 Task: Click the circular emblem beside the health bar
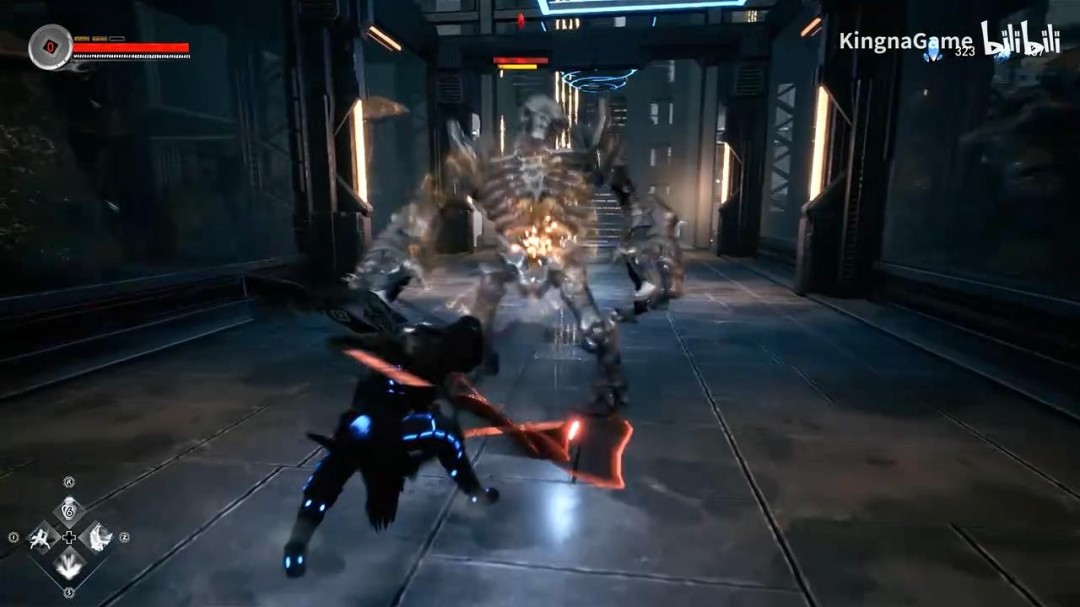[48, 47]
